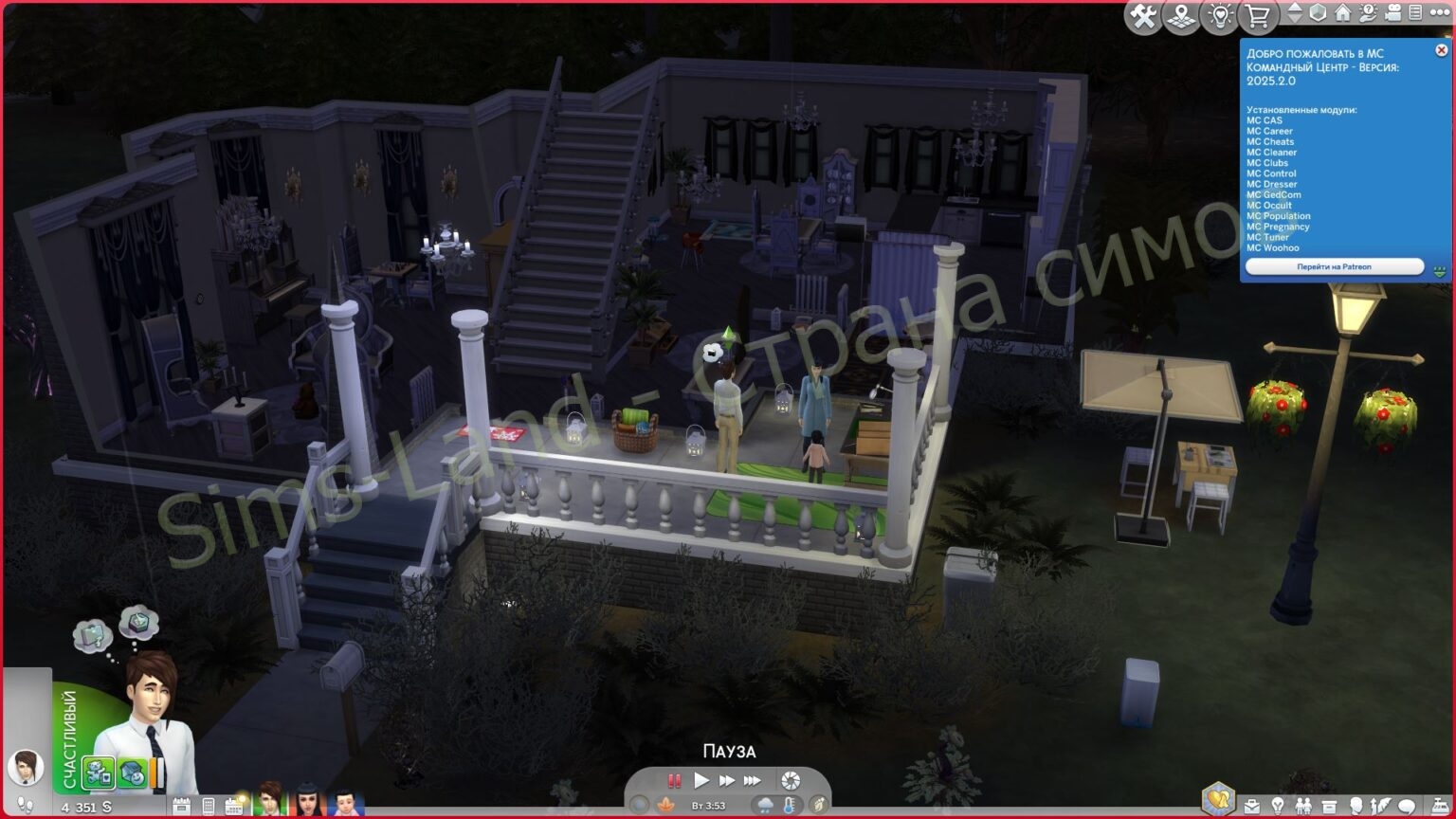This screenshot has height=819, width=1456.
Task: Switch to the Needs panel bulb tab
Action: tap(1278, 805)
